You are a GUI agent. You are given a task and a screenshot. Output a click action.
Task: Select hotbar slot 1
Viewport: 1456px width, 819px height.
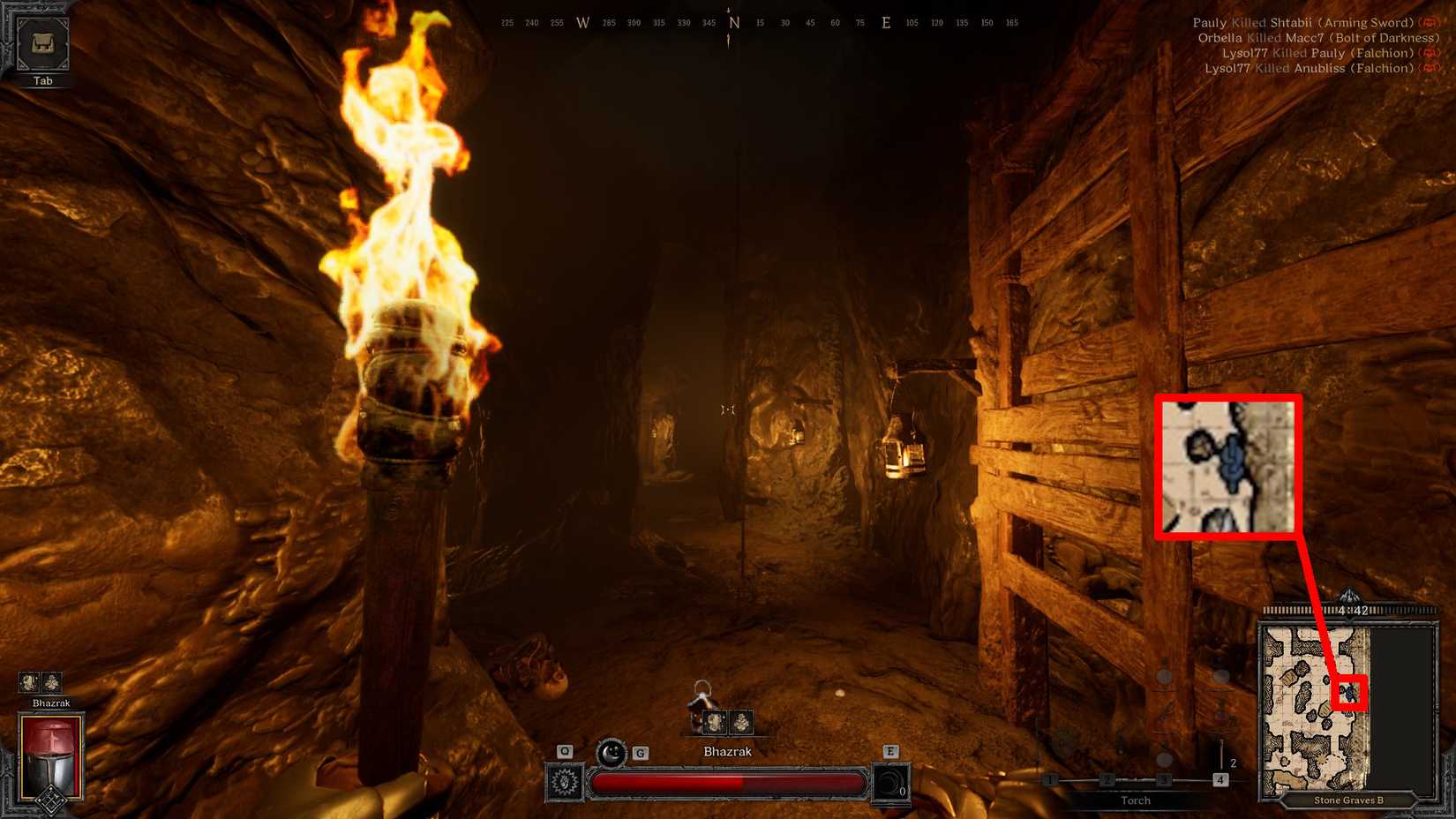click(1050, 780)
